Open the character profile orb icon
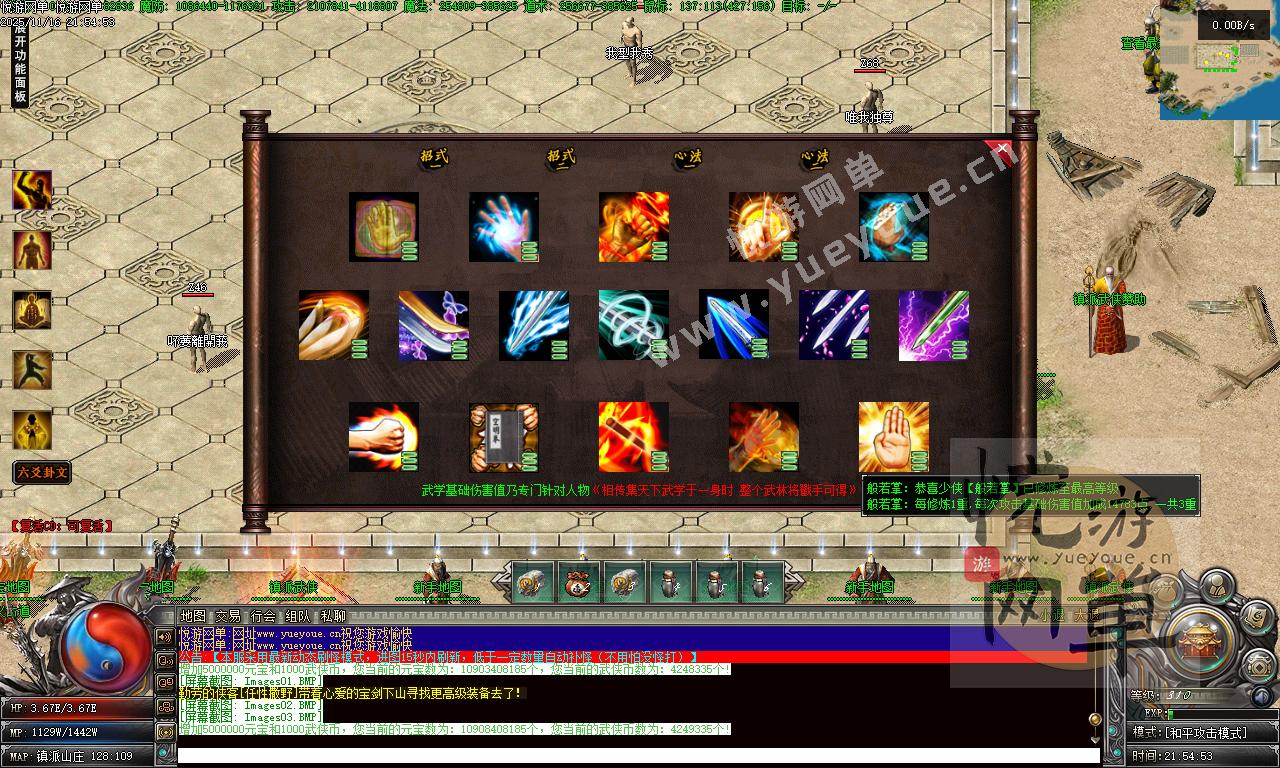This screenshot has width=1280, height=768. (1217, 587)
